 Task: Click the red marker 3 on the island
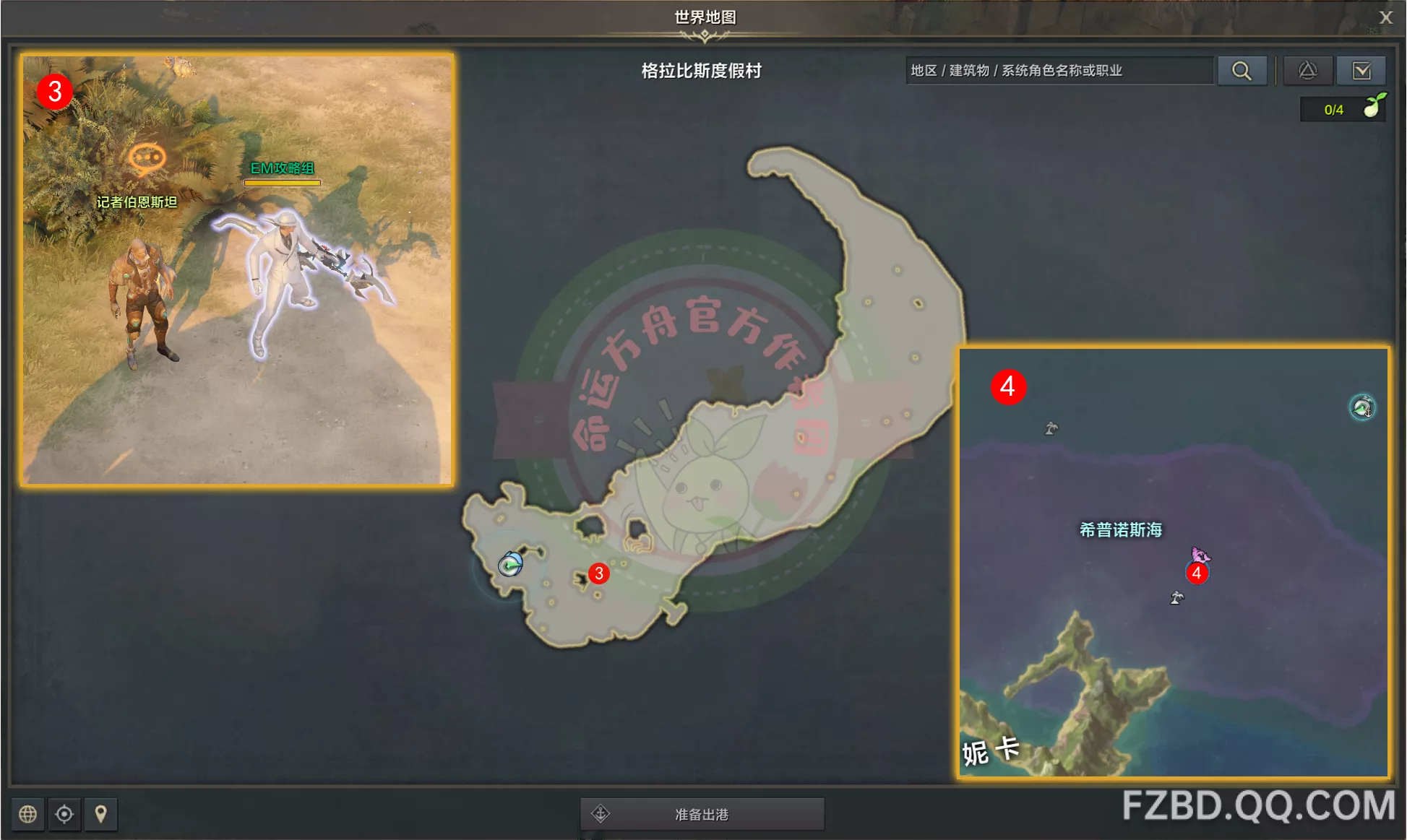598,574
